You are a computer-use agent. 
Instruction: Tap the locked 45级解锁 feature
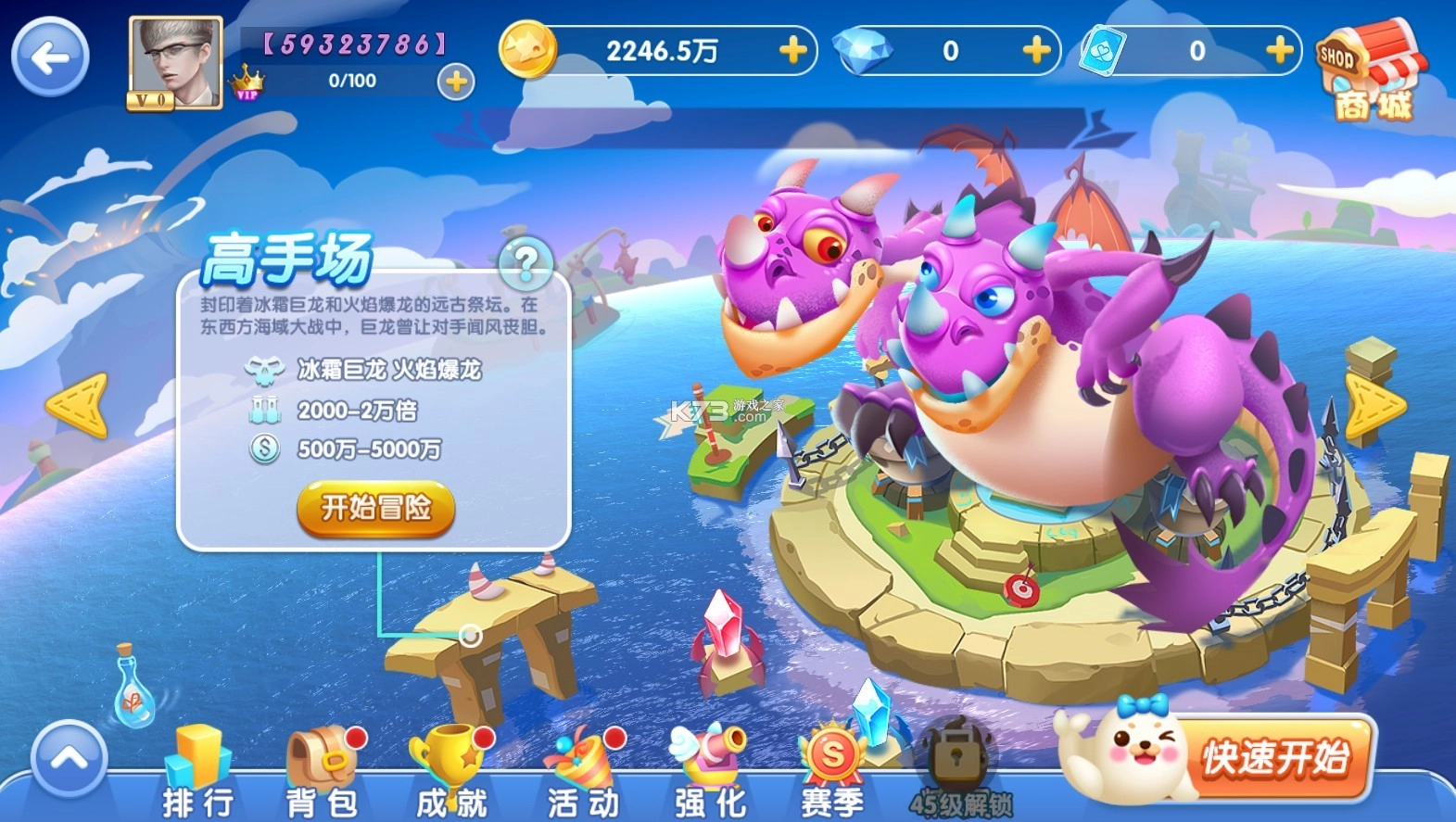coord(958,772)
